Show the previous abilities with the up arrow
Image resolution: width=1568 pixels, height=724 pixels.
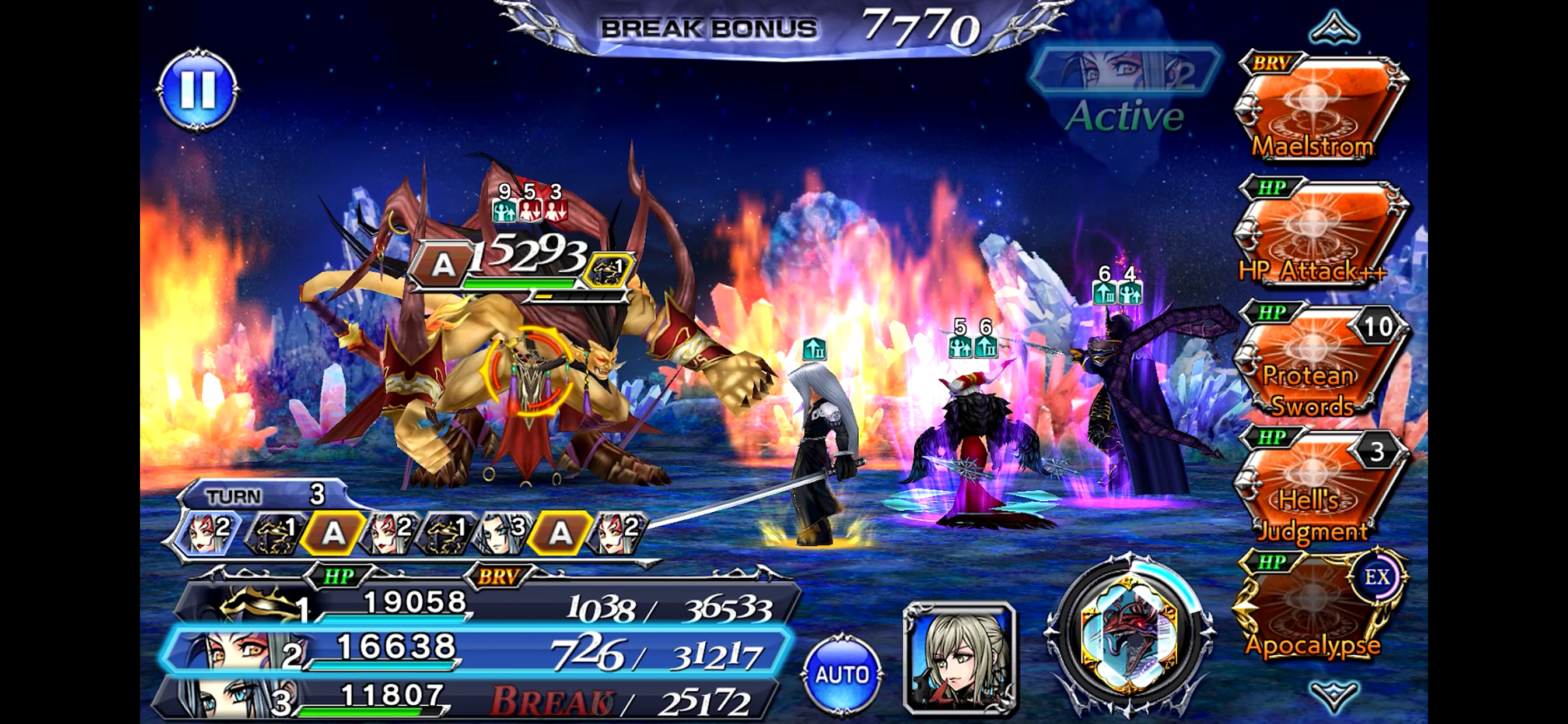pos(1333,27)
